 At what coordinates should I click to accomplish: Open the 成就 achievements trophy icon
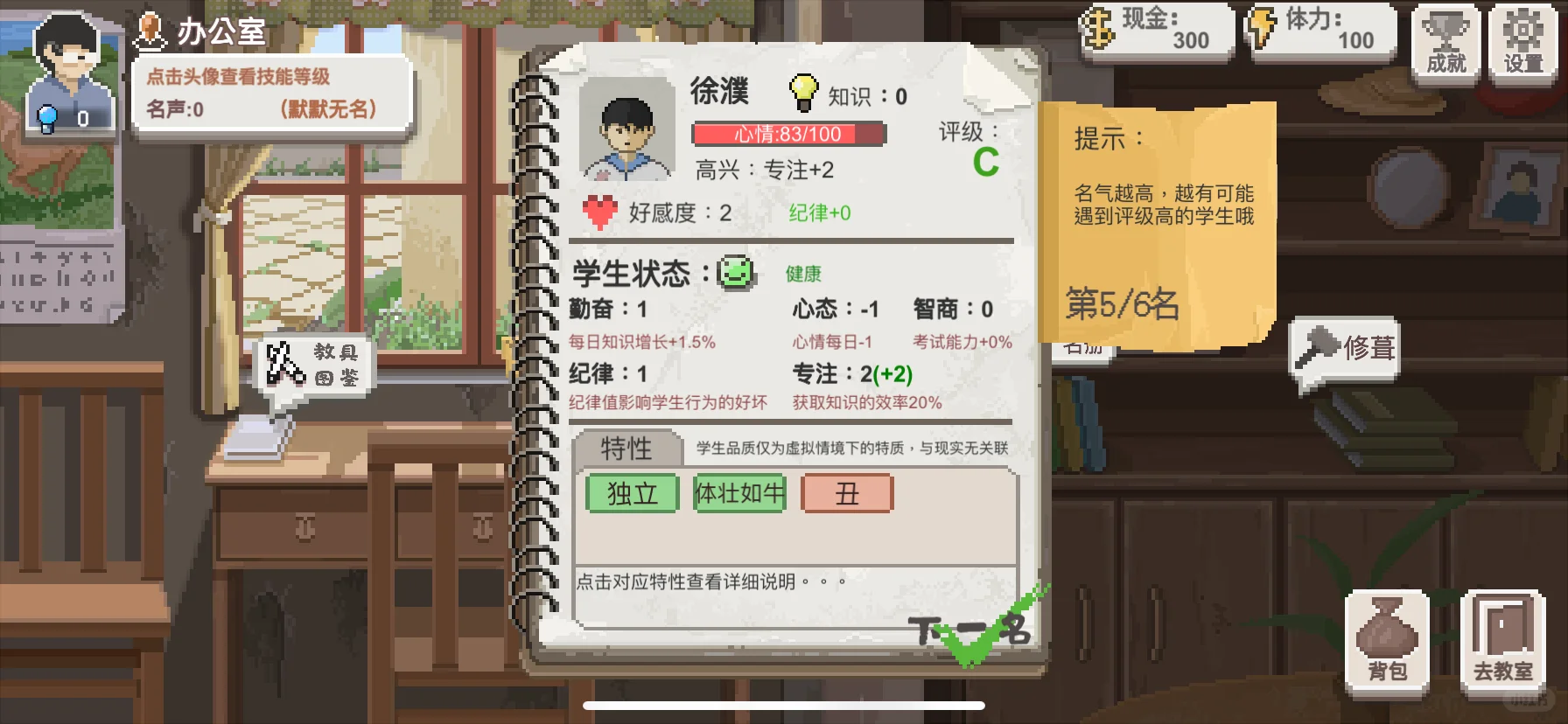click(1445, 41)
